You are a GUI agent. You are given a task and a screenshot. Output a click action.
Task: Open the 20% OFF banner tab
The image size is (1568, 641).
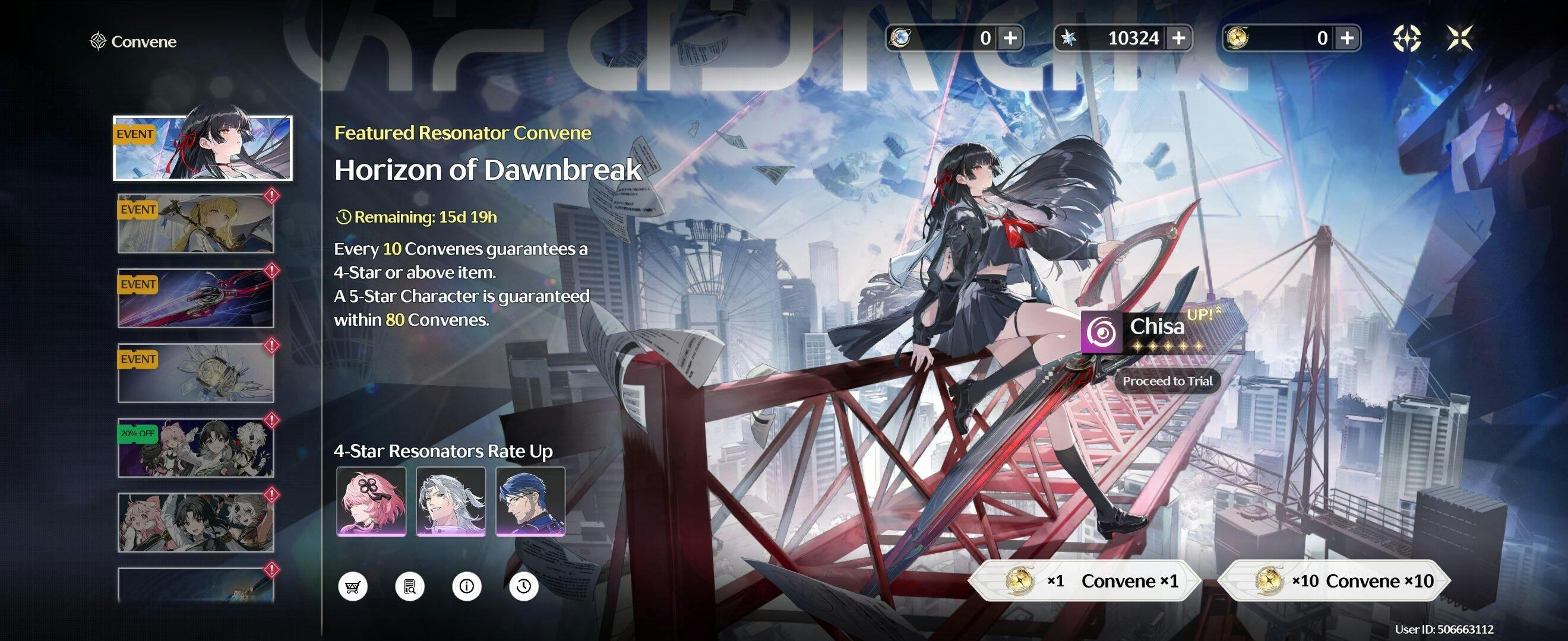point(195,448)
